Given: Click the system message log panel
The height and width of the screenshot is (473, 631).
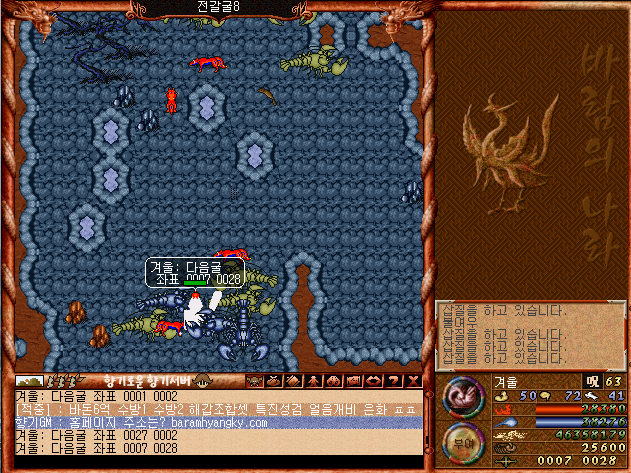Looking at the screenshot, I should click(x=530, y=335).
